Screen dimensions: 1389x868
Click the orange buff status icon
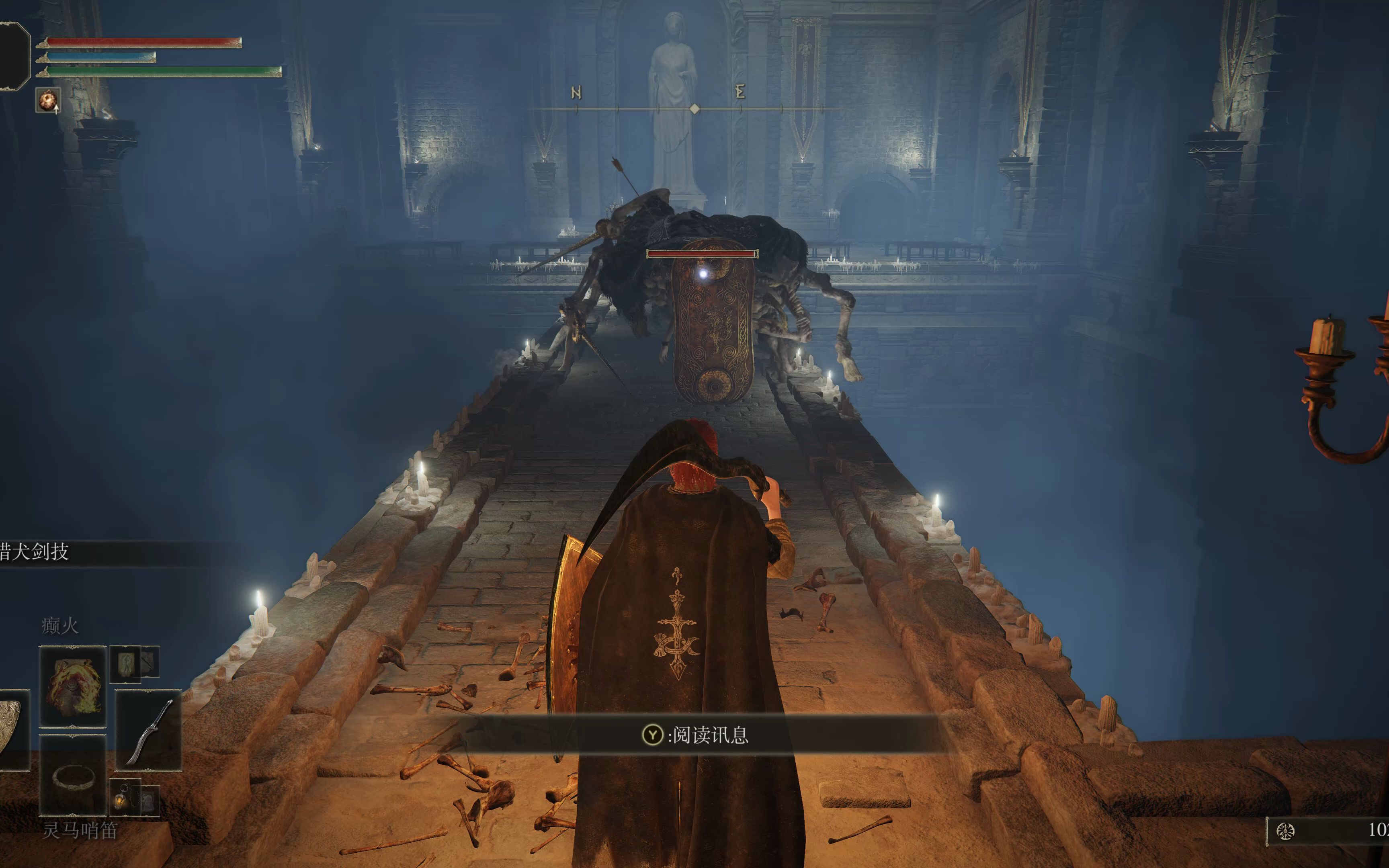[x=48, y=100]
